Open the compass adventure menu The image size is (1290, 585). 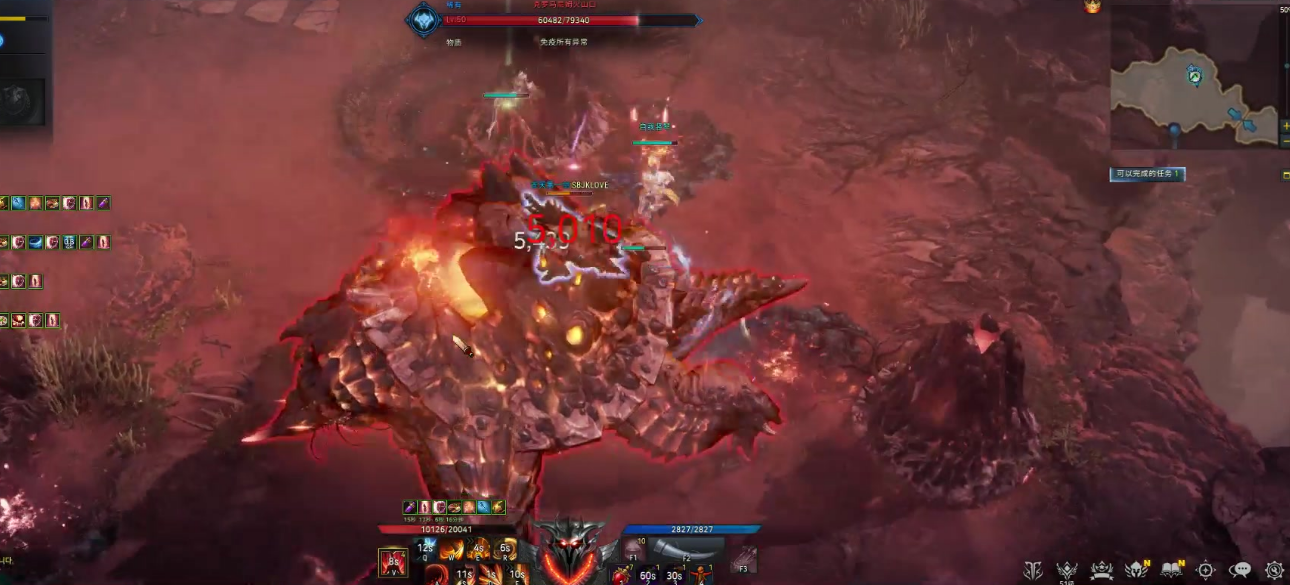pyautogui.click(x=1206, y=570)
